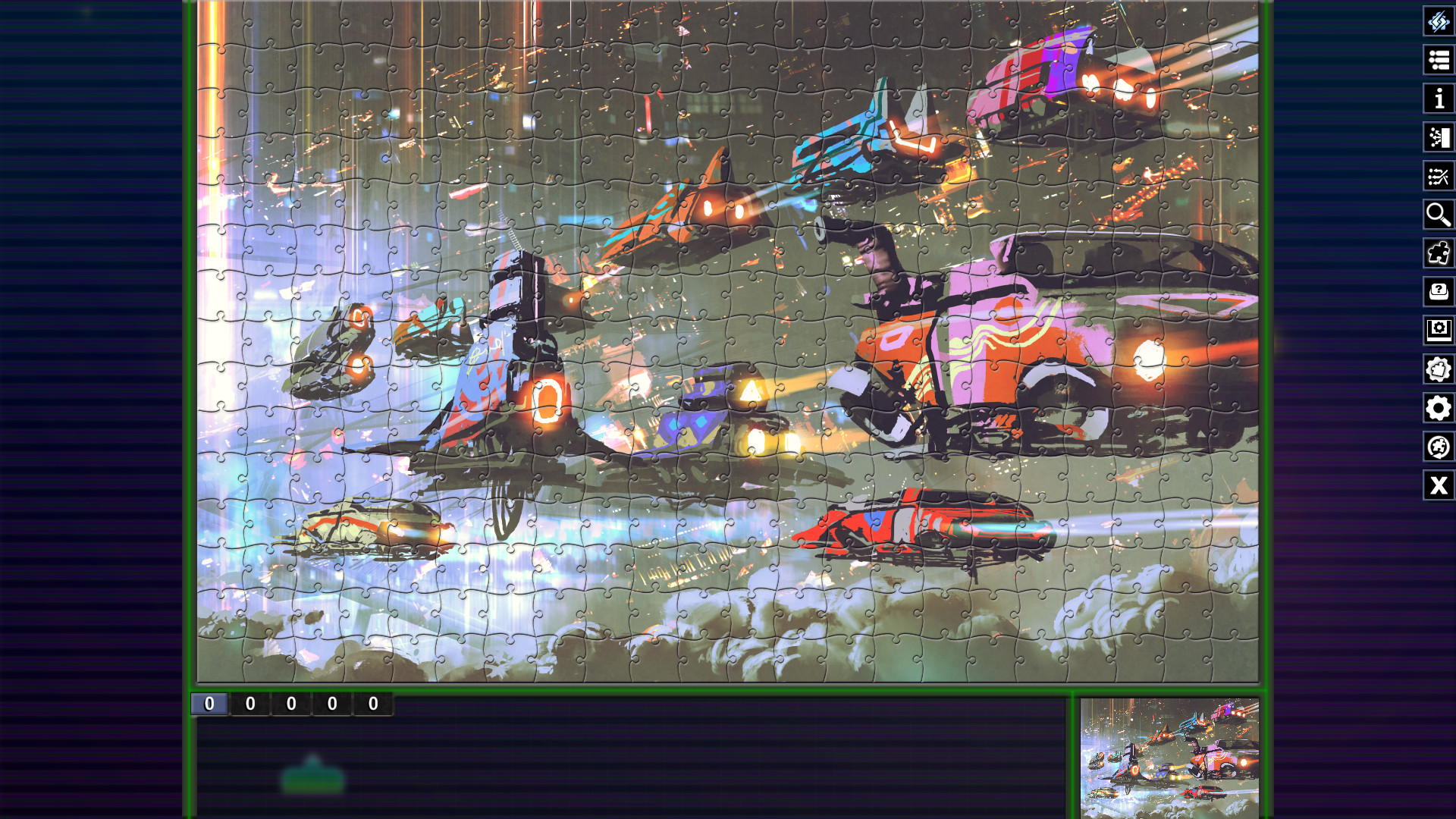This screenshot has height=819, width=1456.
Task: Toggle the loose puzzle piece display
Action: [x=1439, y=254]
